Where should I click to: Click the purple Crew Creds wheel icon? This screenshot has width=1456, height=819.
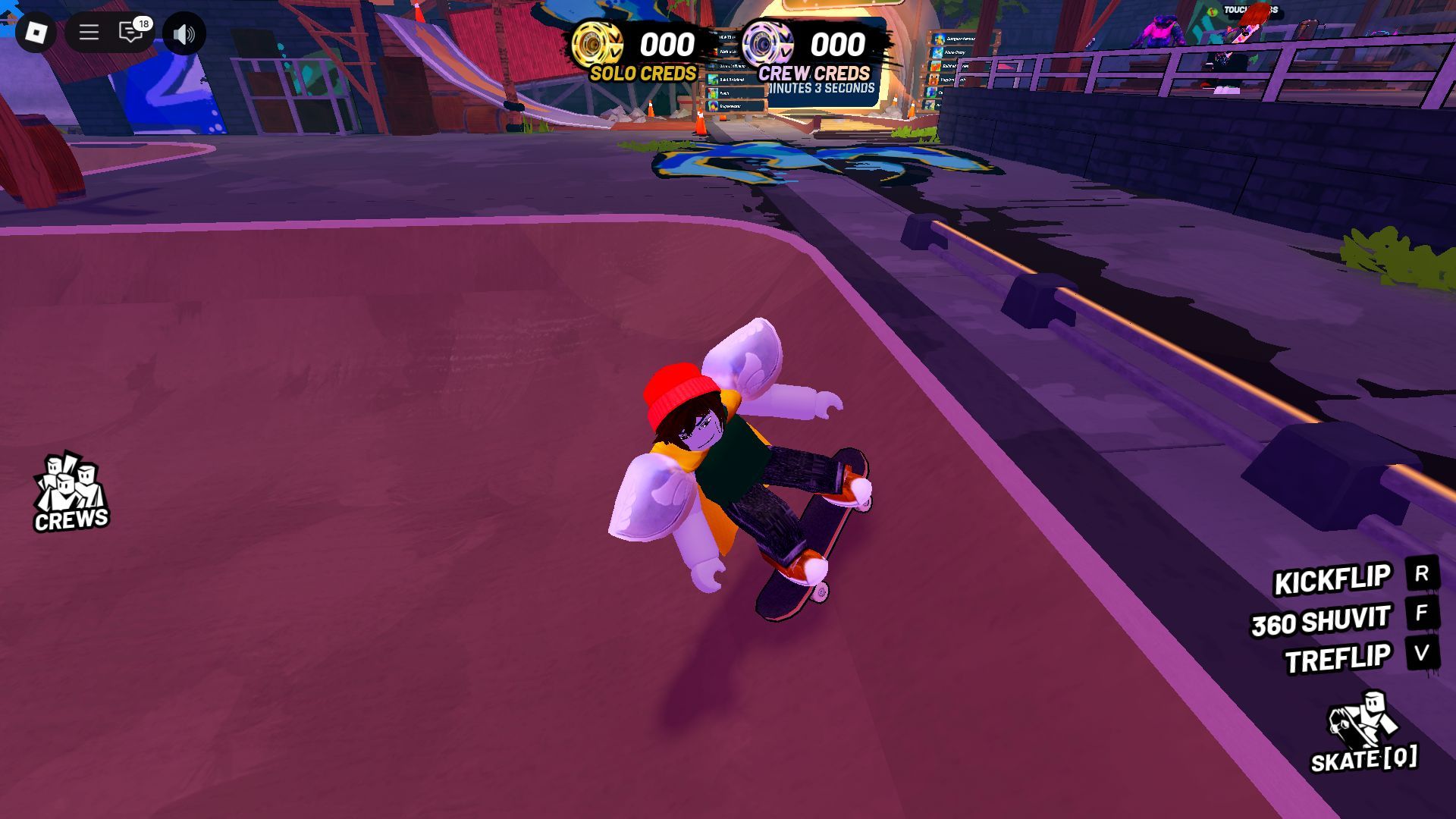767,44
